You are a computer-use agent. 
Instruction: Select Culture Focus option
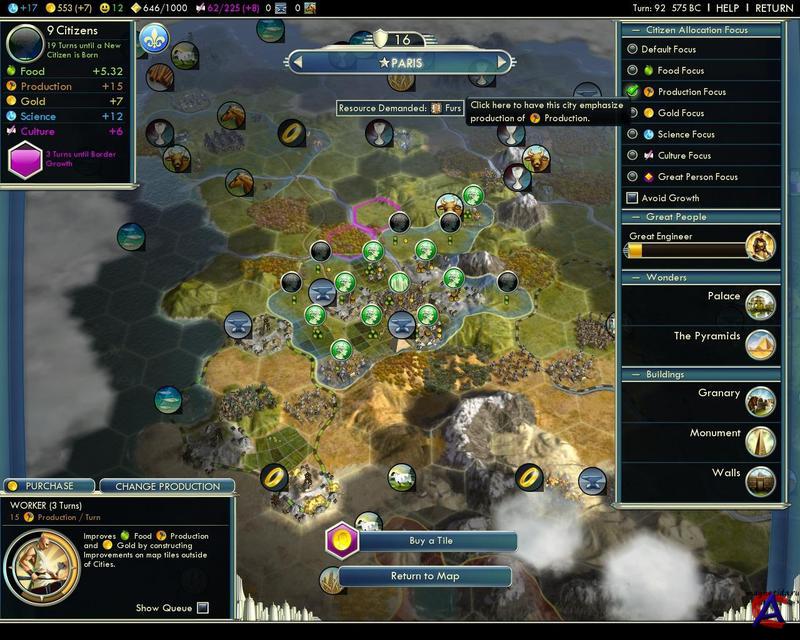coord(632,156)
